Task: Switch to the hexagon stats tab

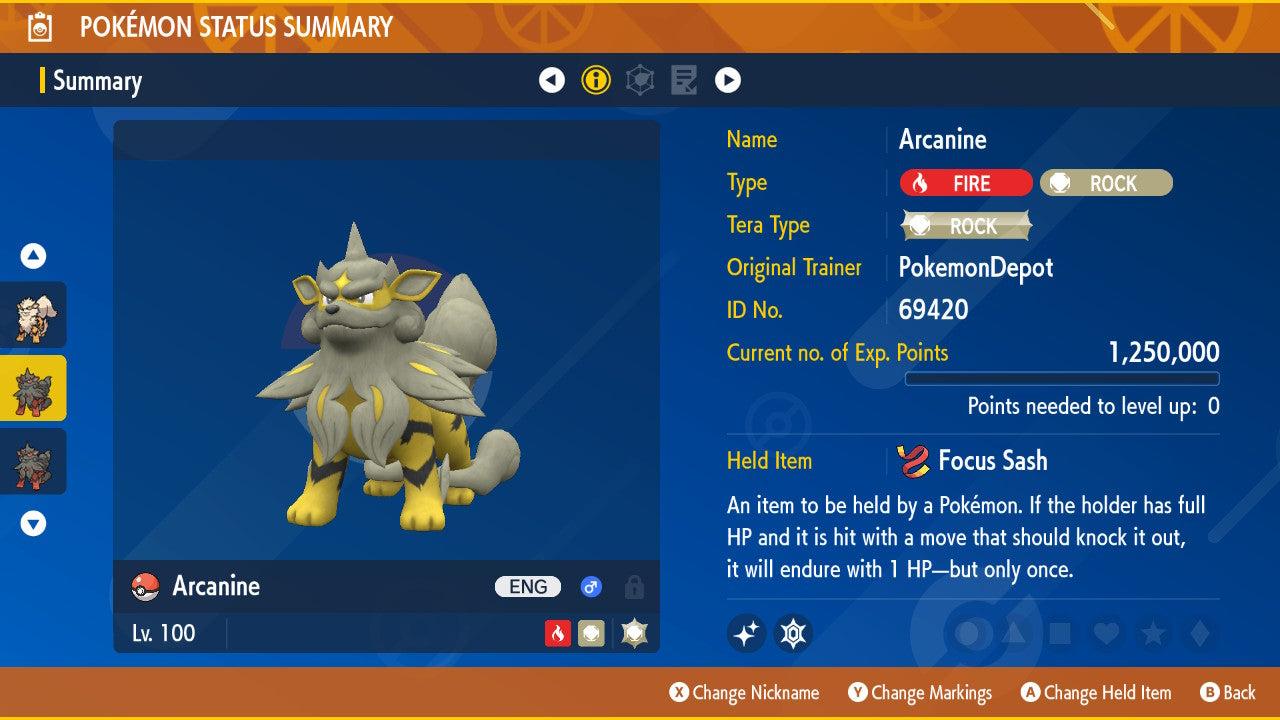Action: pyautogui.click(x=640, y=80)
